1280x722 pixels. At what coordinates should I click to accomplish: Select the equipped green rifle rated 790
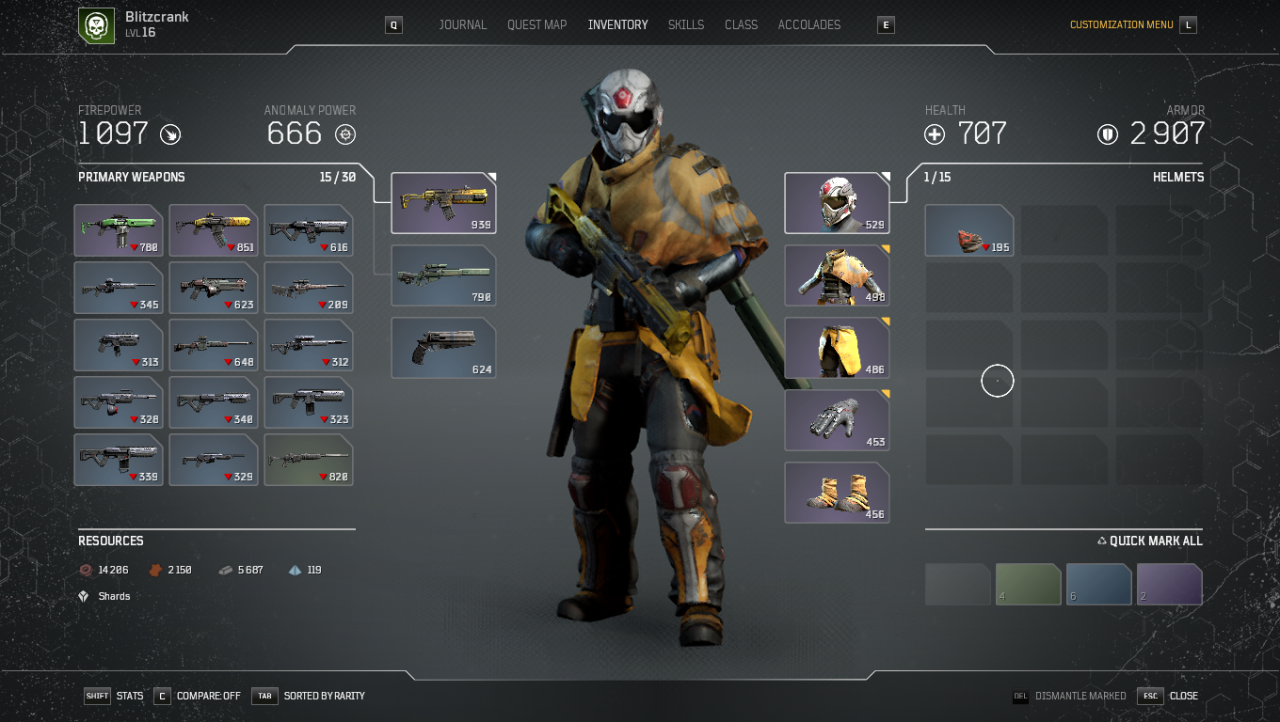443,275
